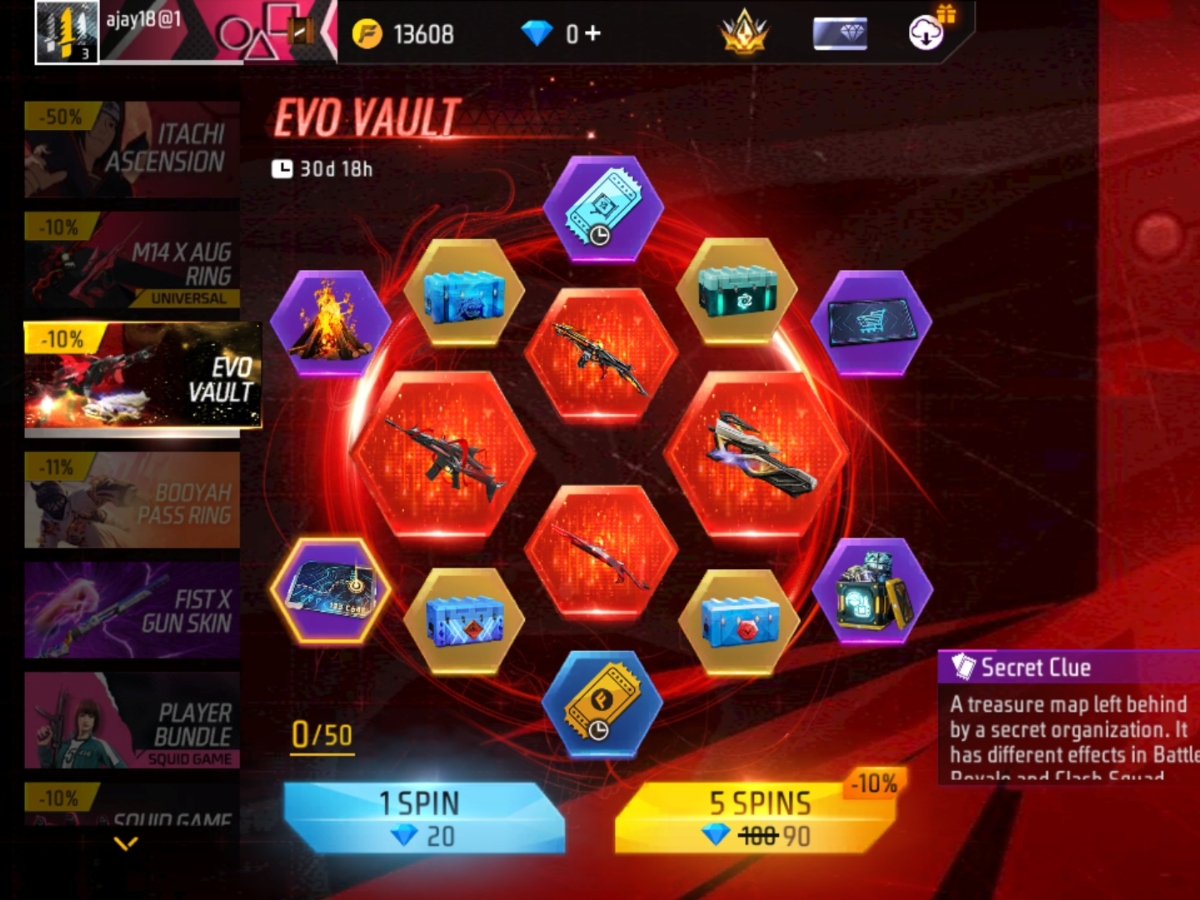Image resolution: width=1200 pixels, height=900 pixels.
Task: View the shopping cart voucher reward
Action: point(871,324)
